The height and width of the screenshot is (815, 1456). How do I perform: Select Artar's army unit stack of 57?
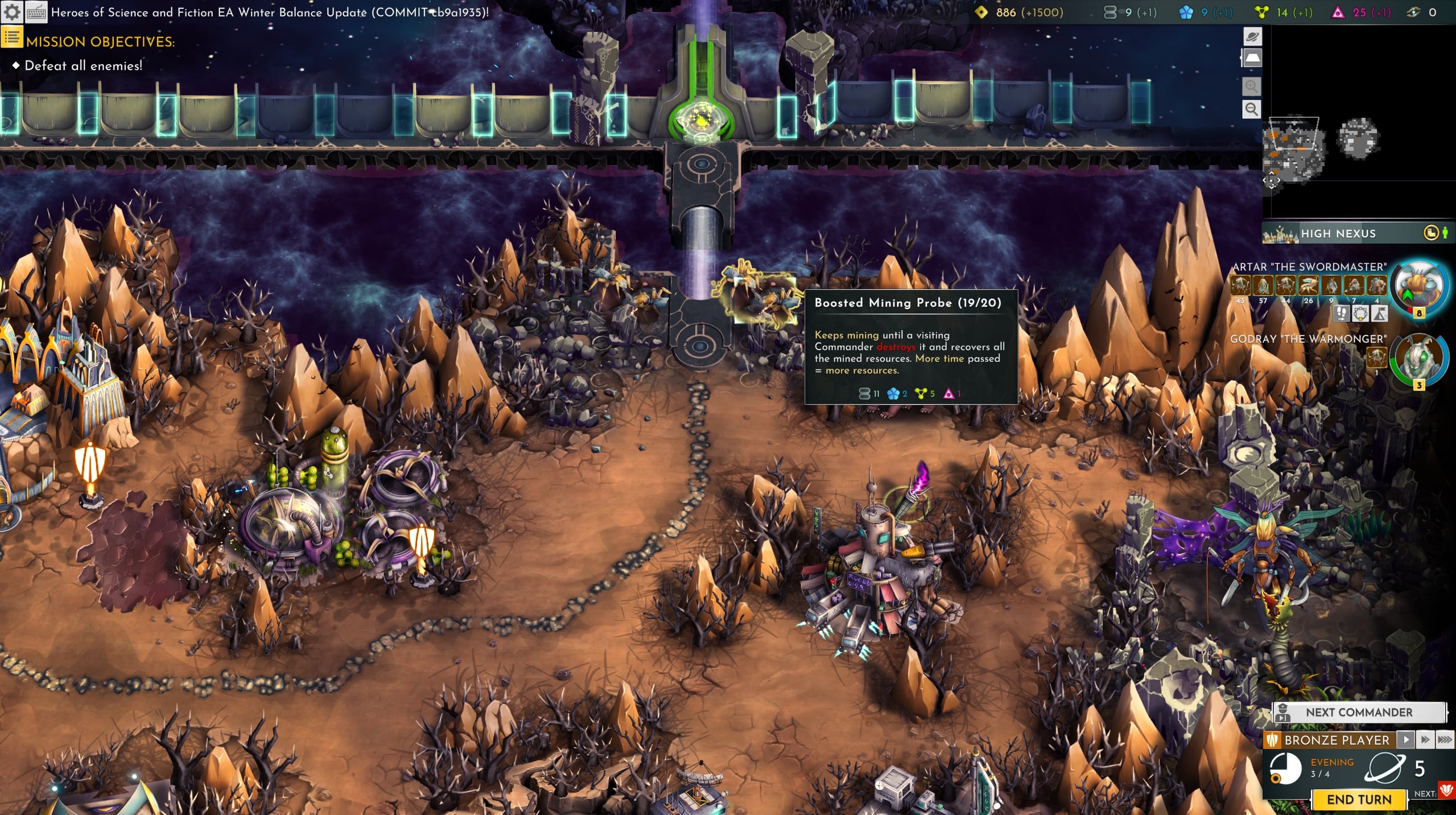pos(1263,285)
